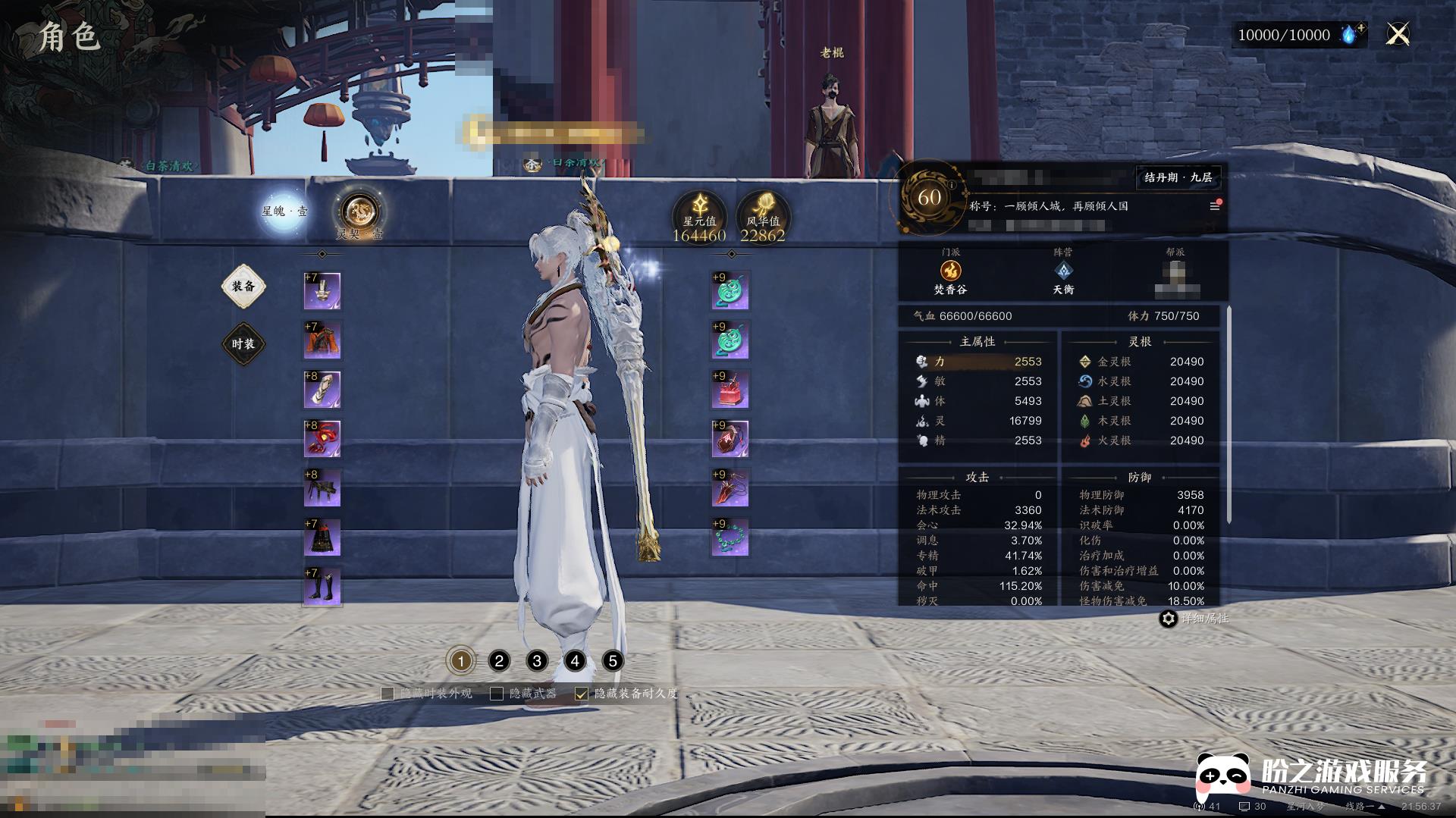The width and height of the screenshot is (1456, 818).
Task: Choose equipment preset 2
Action: (499, 661)
